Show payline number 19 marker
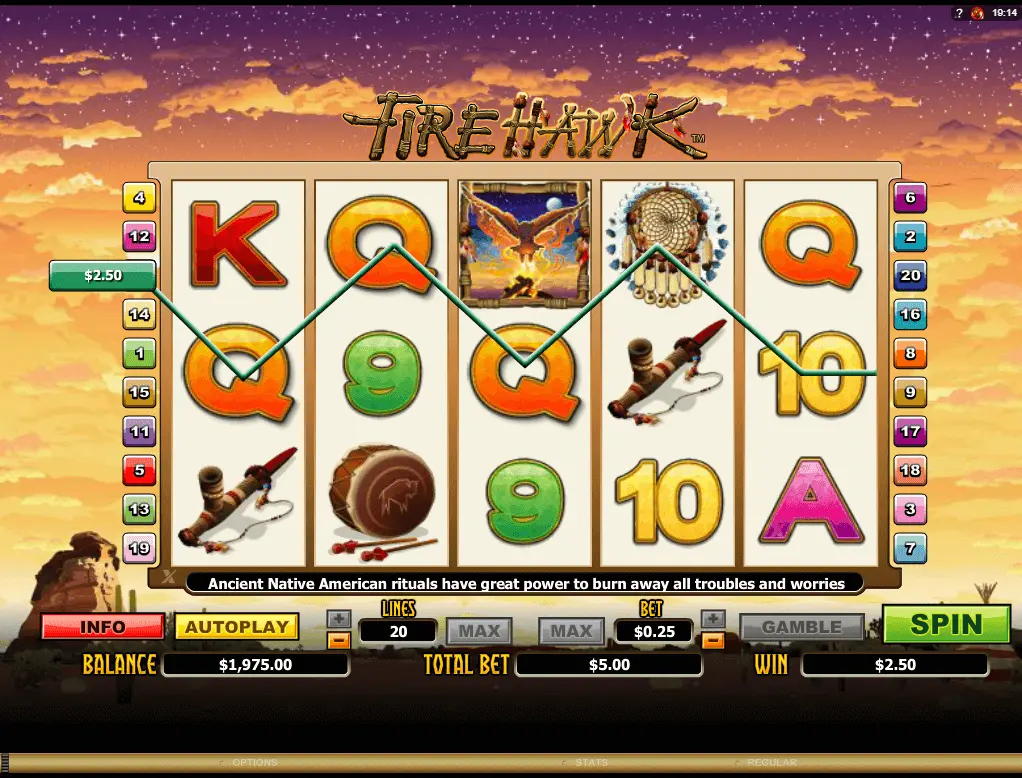The height and width of the screenshot is (778, 1022). 138,548
